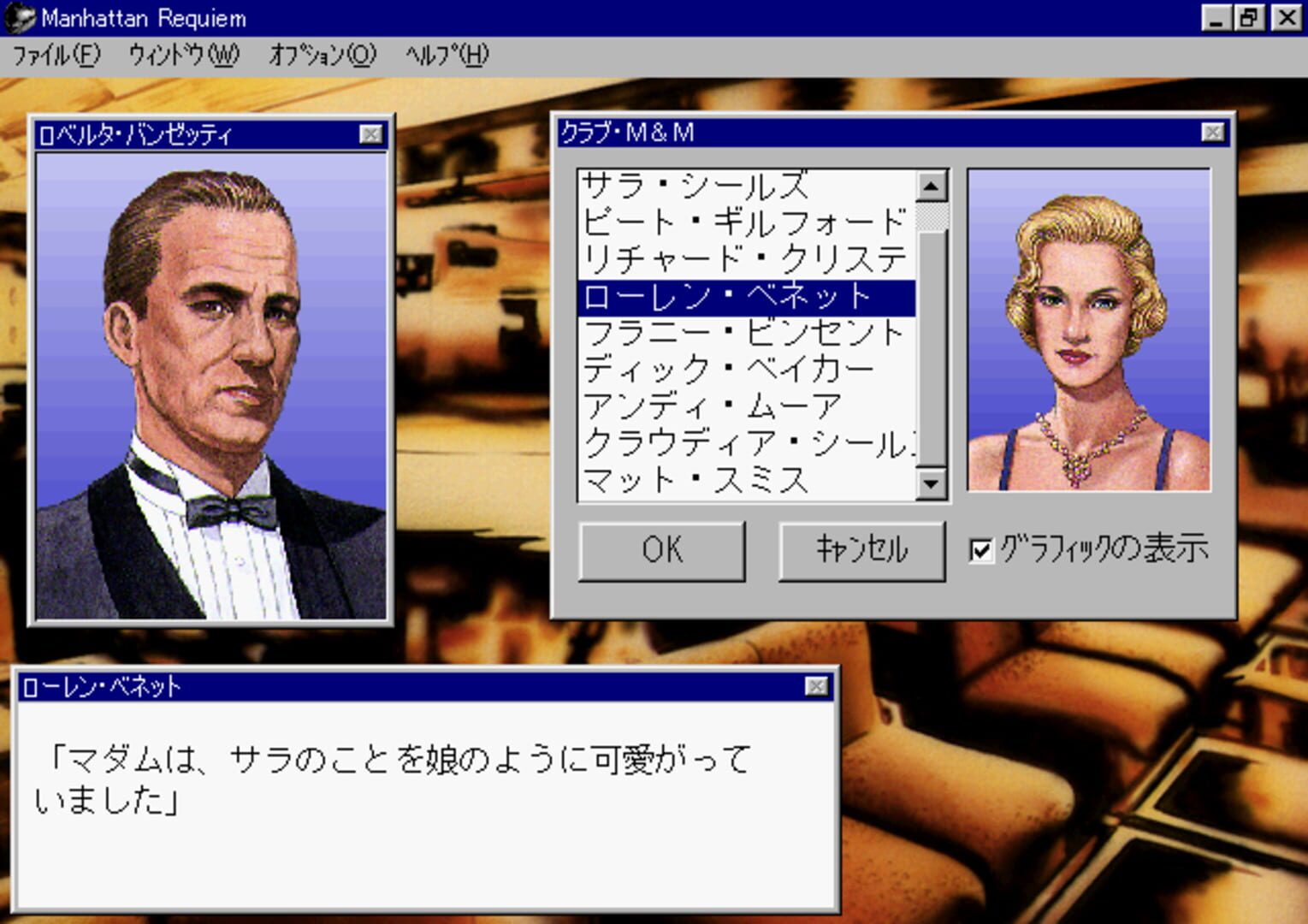This screenshot has height=924, width=1308.
Task: Uncheck graphics display next to portrait
Action: 980,551
